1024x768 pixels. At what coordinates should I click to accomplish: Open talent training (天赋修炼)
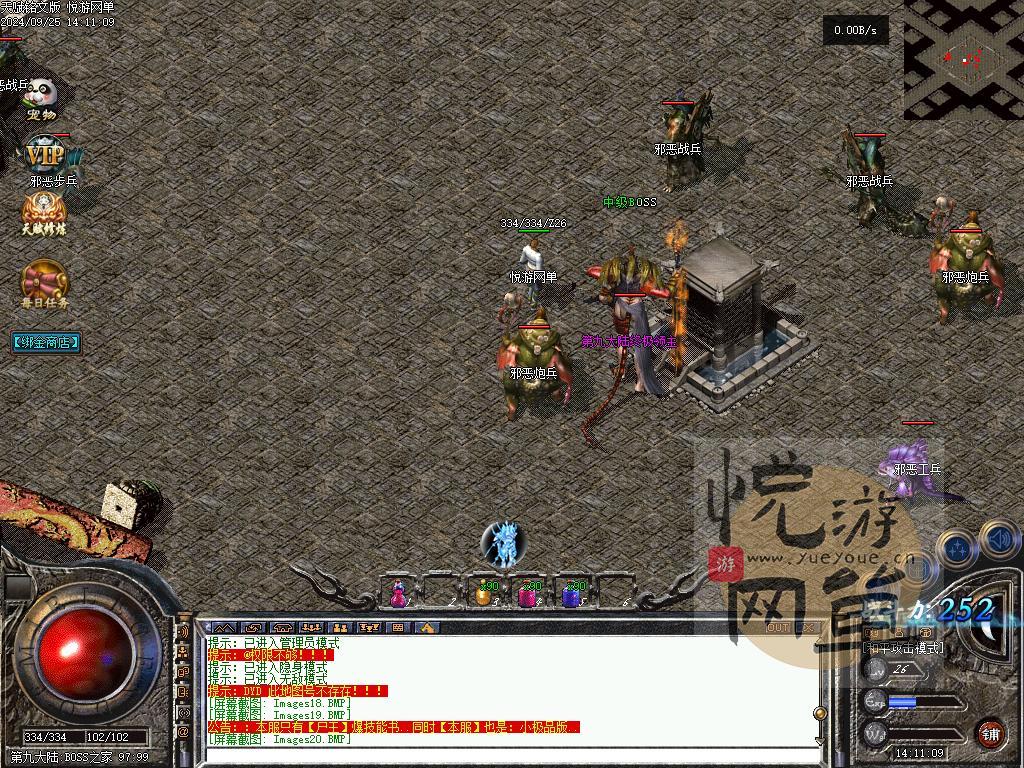click(x=45, y=213)
